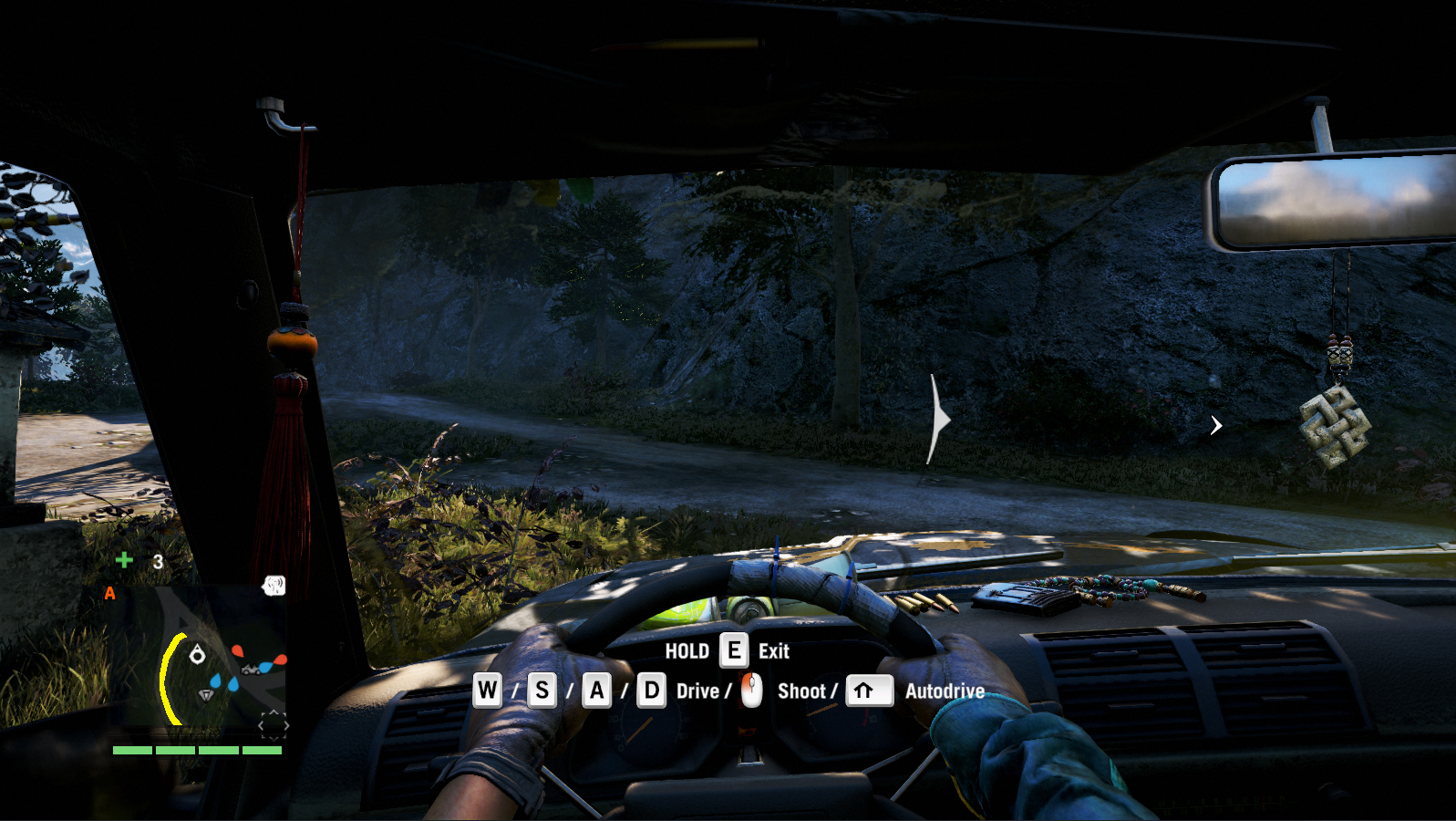Select the grey vehicle marker on the minimap
This screenshot has width=1456, height=821.
(251, 670)
